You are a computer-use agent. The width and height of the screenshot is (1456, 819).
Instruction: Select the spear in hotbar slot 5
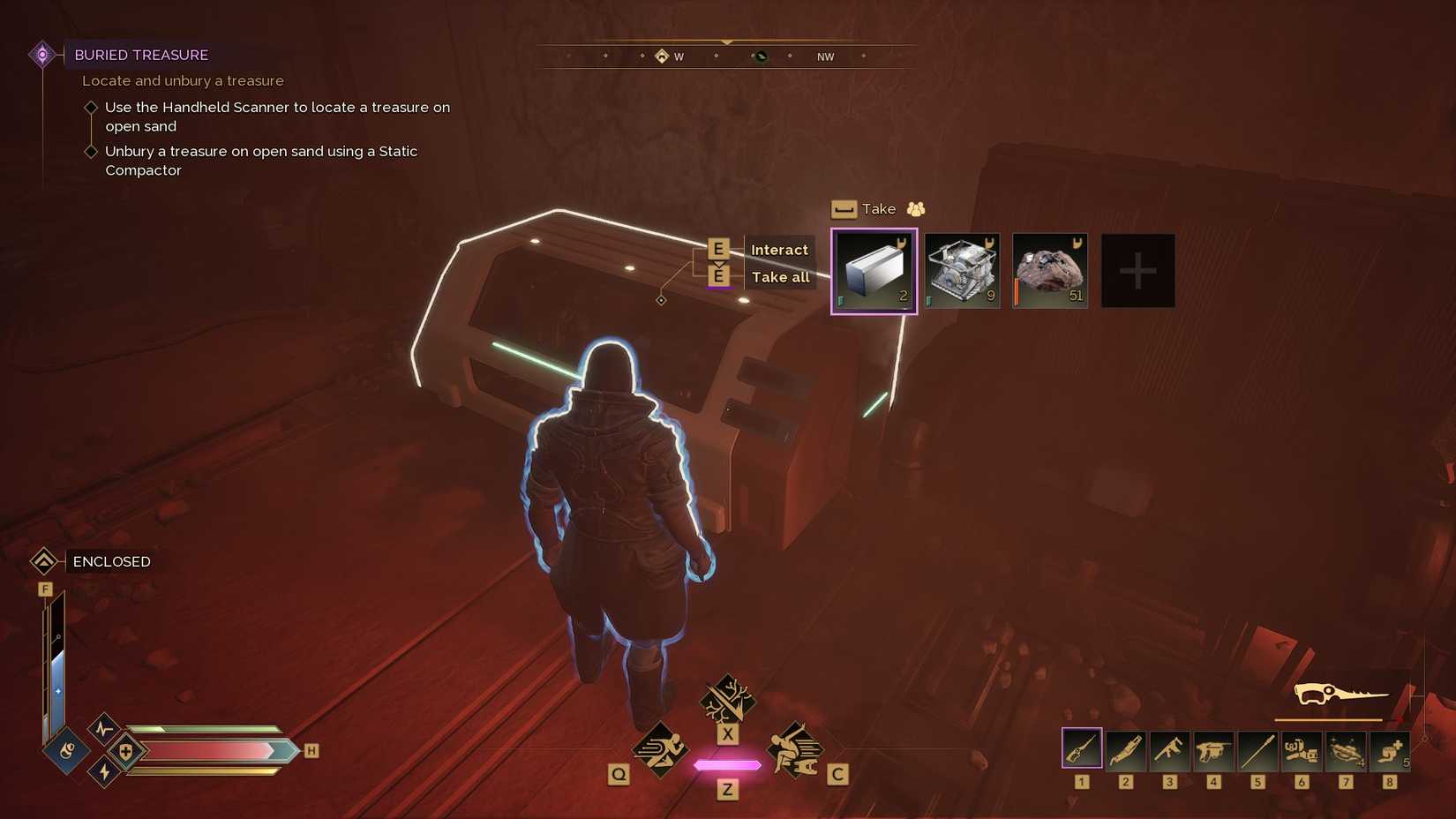point(1257,749)
